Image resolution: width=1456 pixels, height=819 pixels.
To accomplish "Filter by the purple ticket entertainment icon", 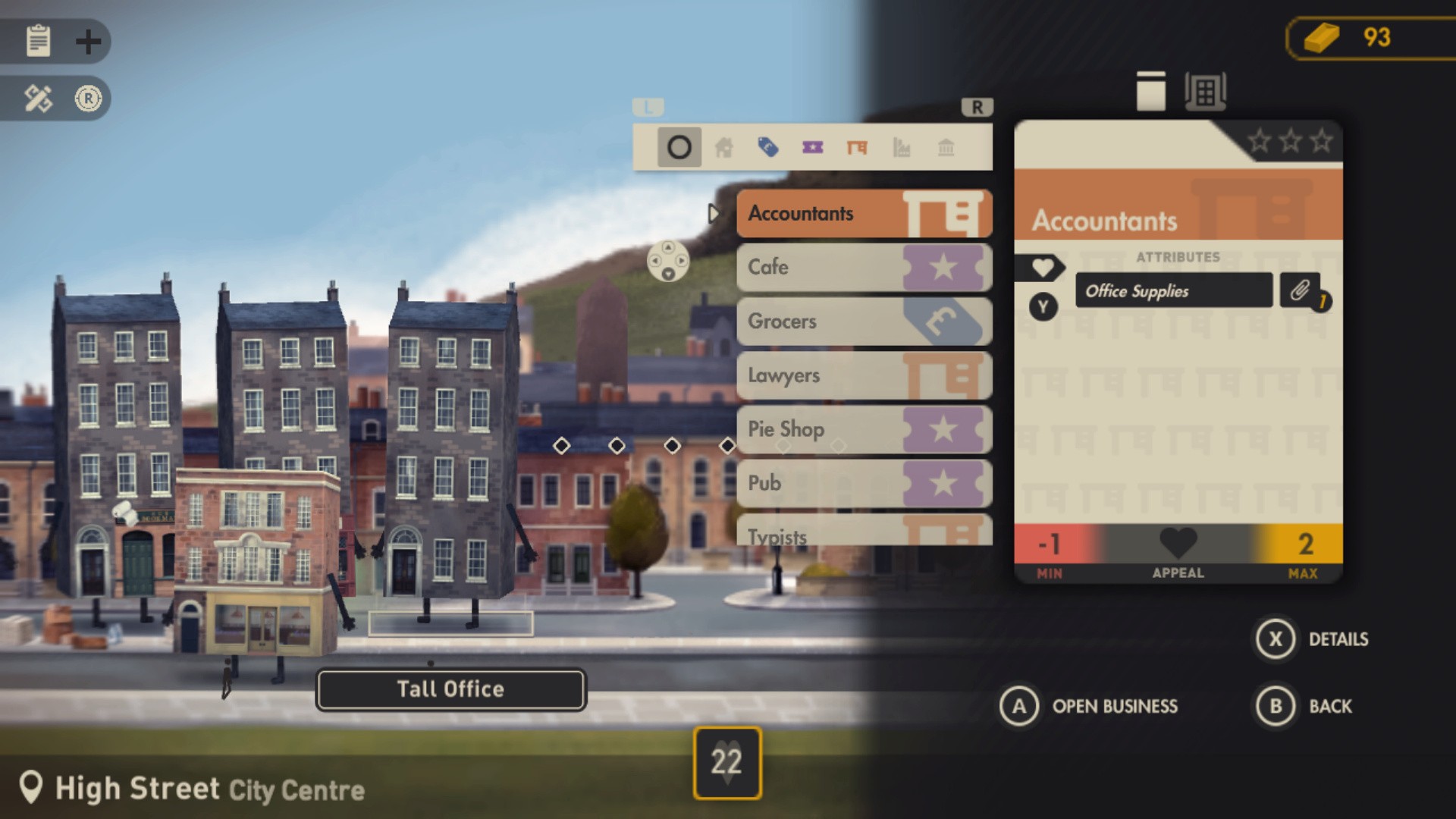I will (x=813, y=147).
